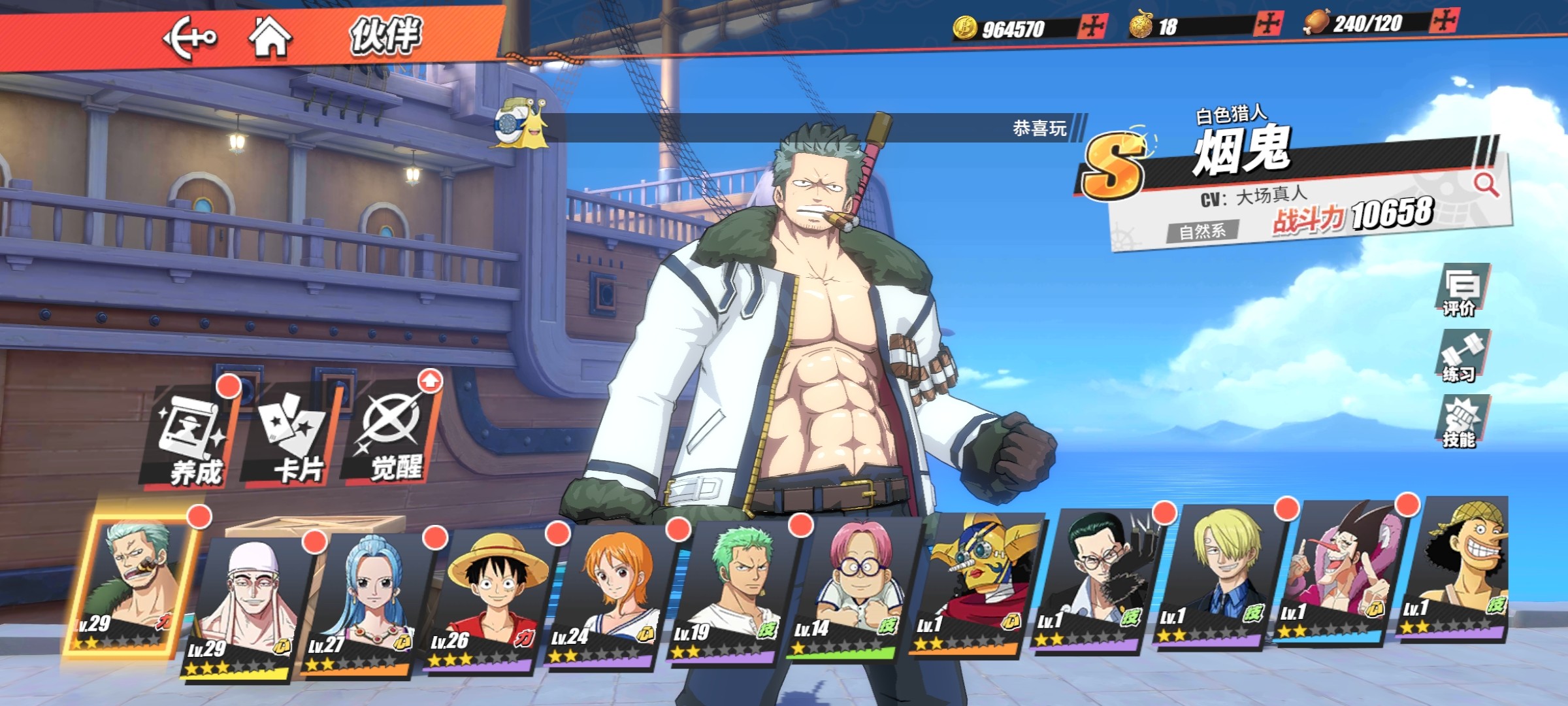The image size is (1568, 706).
Task: Choose the Sanji character card
Action: (1217, 575)
